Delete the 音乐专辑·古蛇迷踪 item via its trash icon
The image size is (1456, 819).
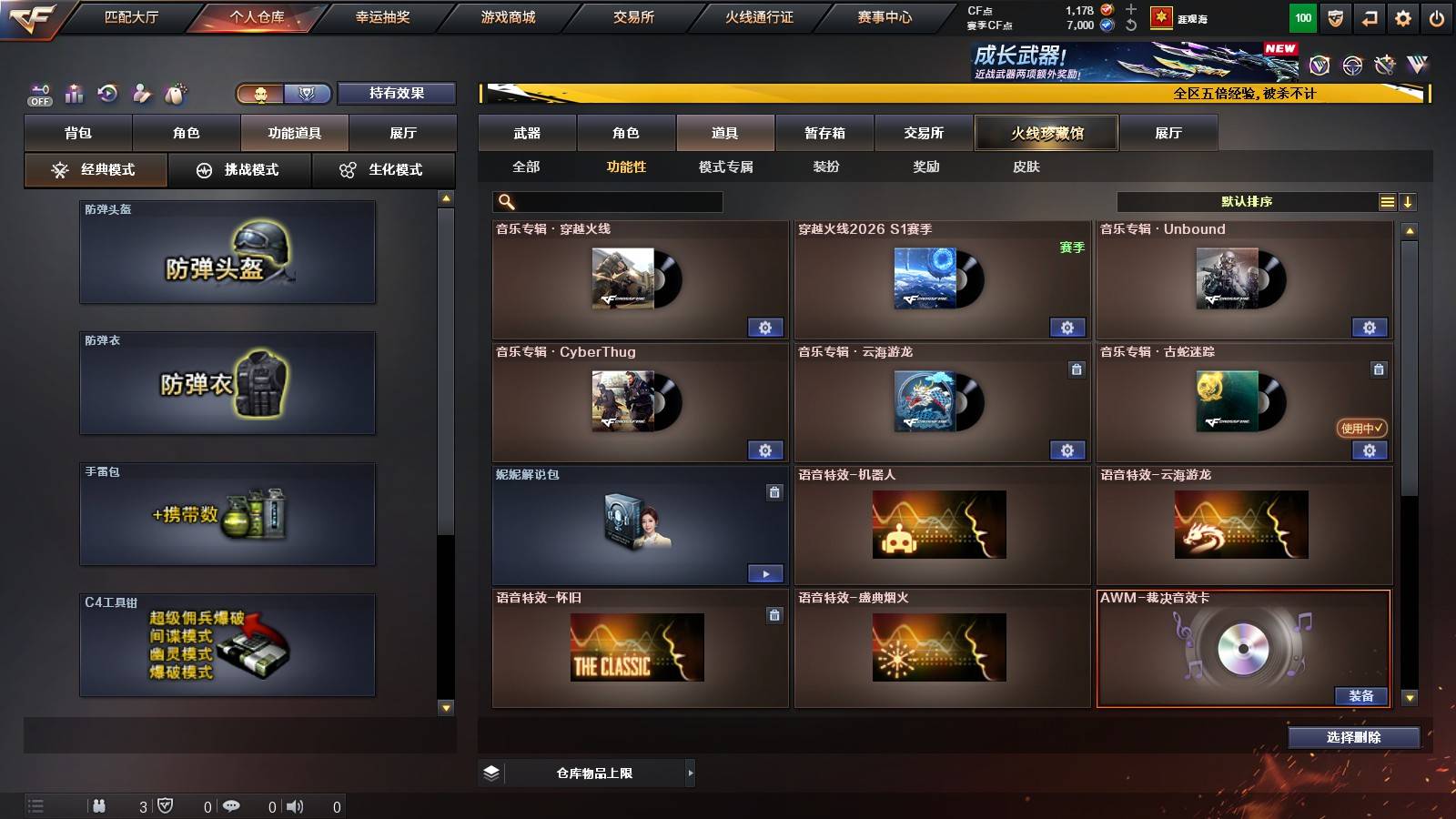click(1378, 371)
